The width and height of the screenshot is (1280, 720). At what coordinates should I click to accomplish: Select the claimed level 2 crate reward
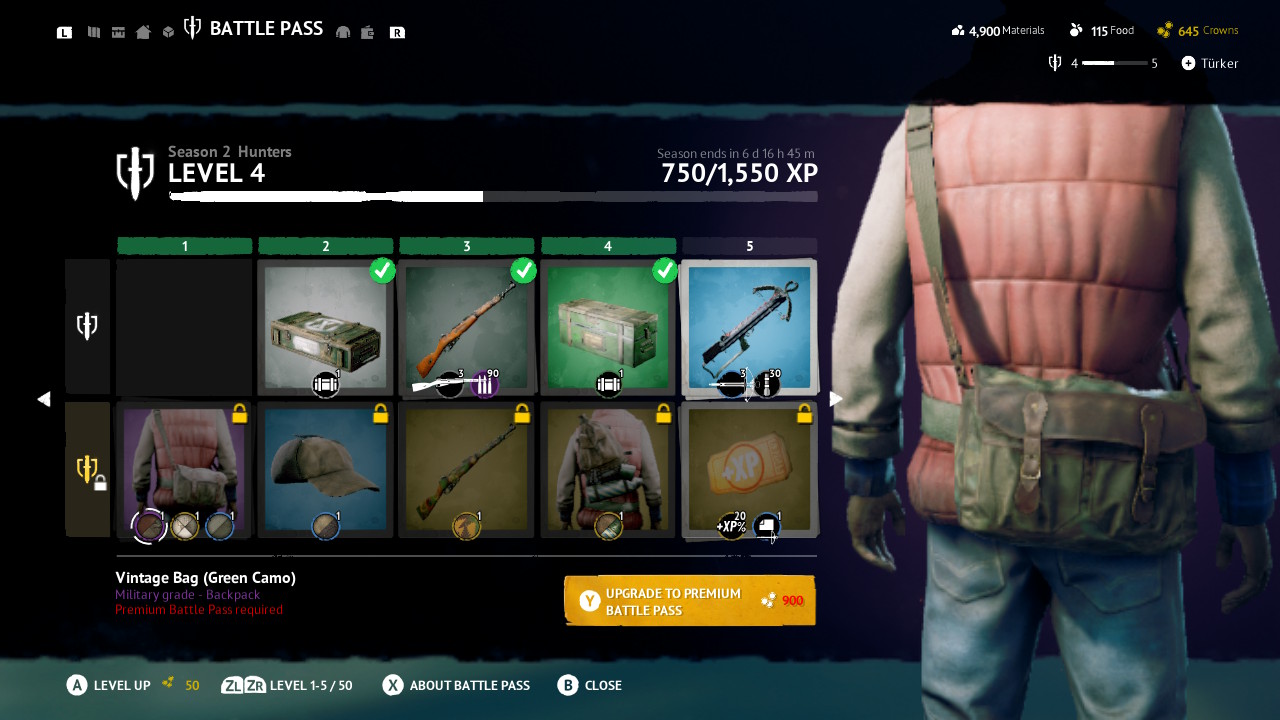325,327
